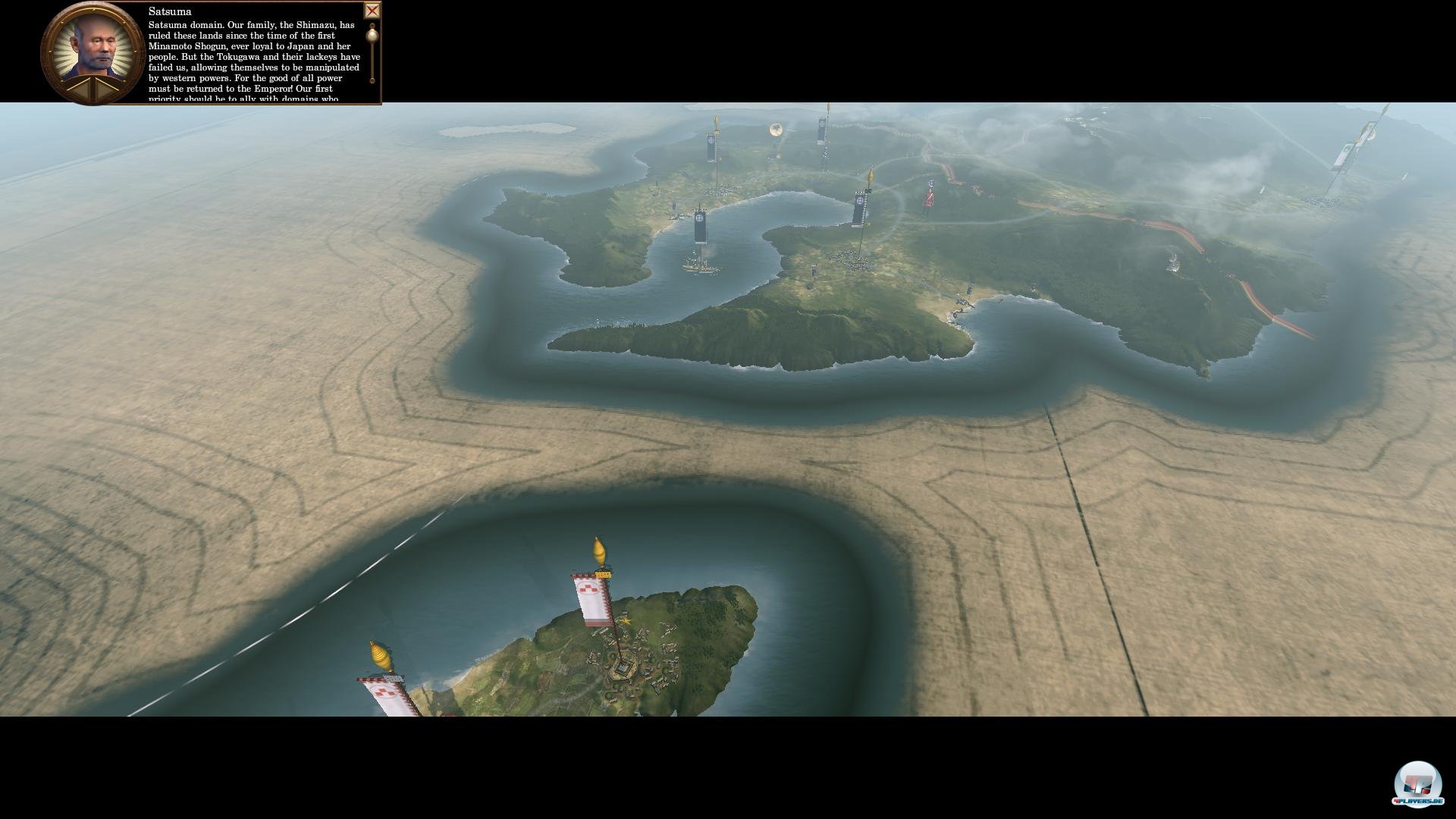This screenshot has width=1456, height=819.
Task: Select the advisor portrait
Action: pos(93,47)
